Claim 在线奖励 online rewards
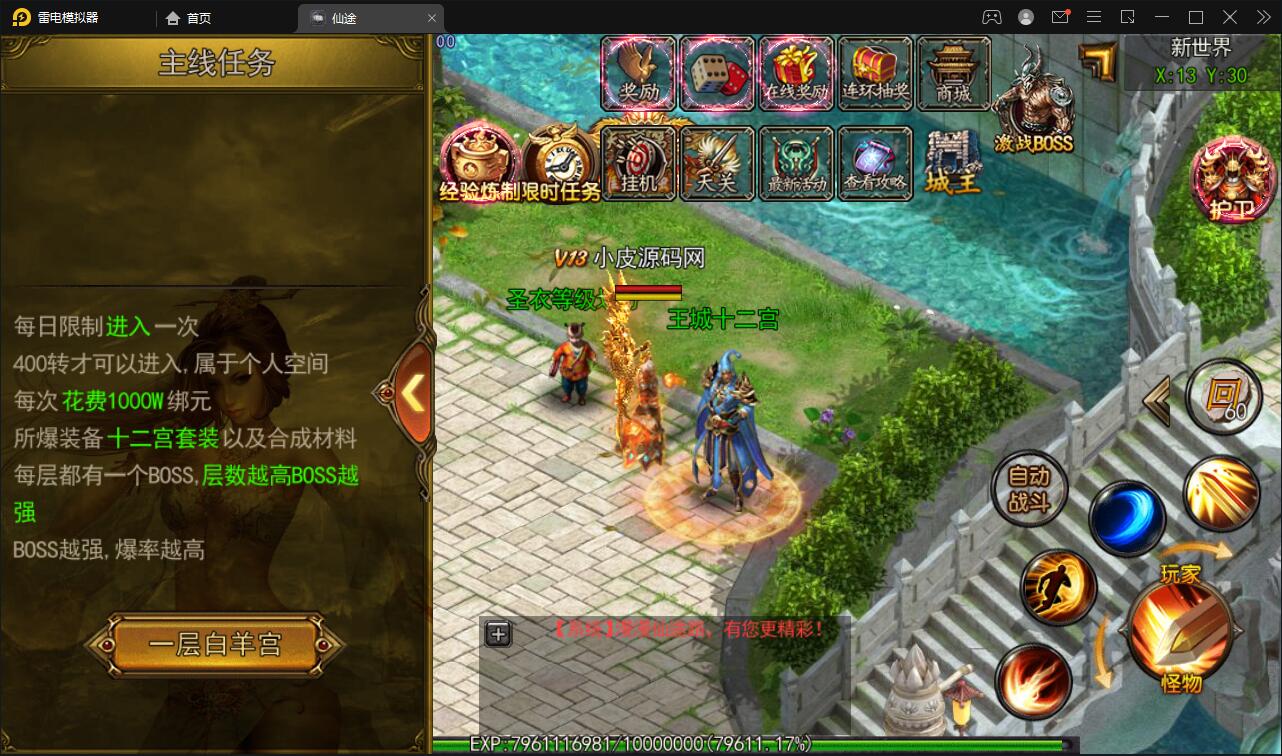This screenshot has height=756, width=1282. 796,72
